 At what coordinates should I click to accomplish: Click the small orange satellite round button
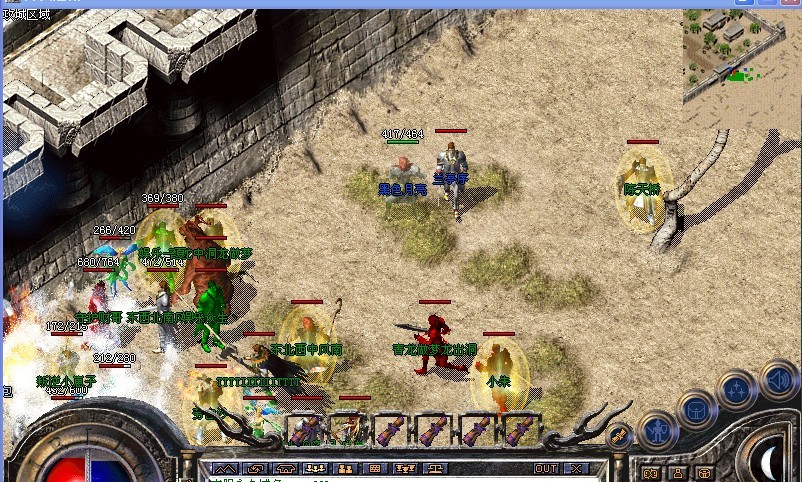coord(618,434)
